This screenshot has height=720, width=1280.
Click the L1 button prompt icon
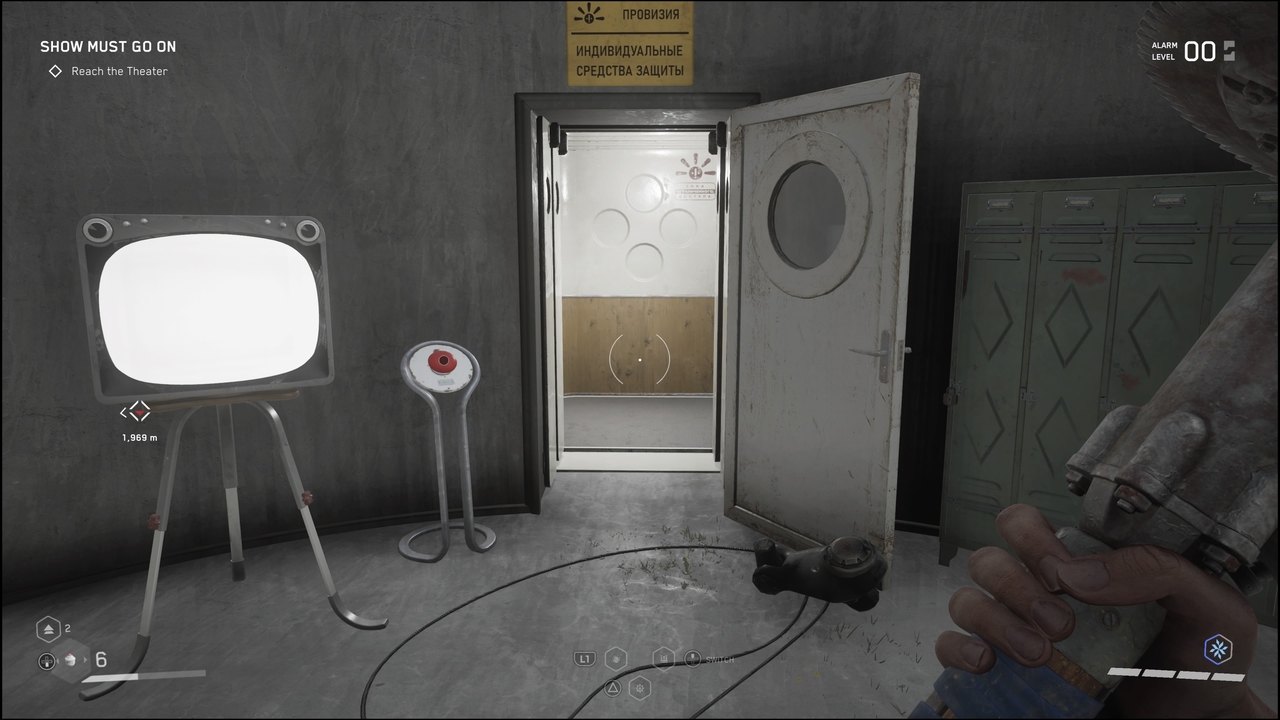click(x=584, y=657)
